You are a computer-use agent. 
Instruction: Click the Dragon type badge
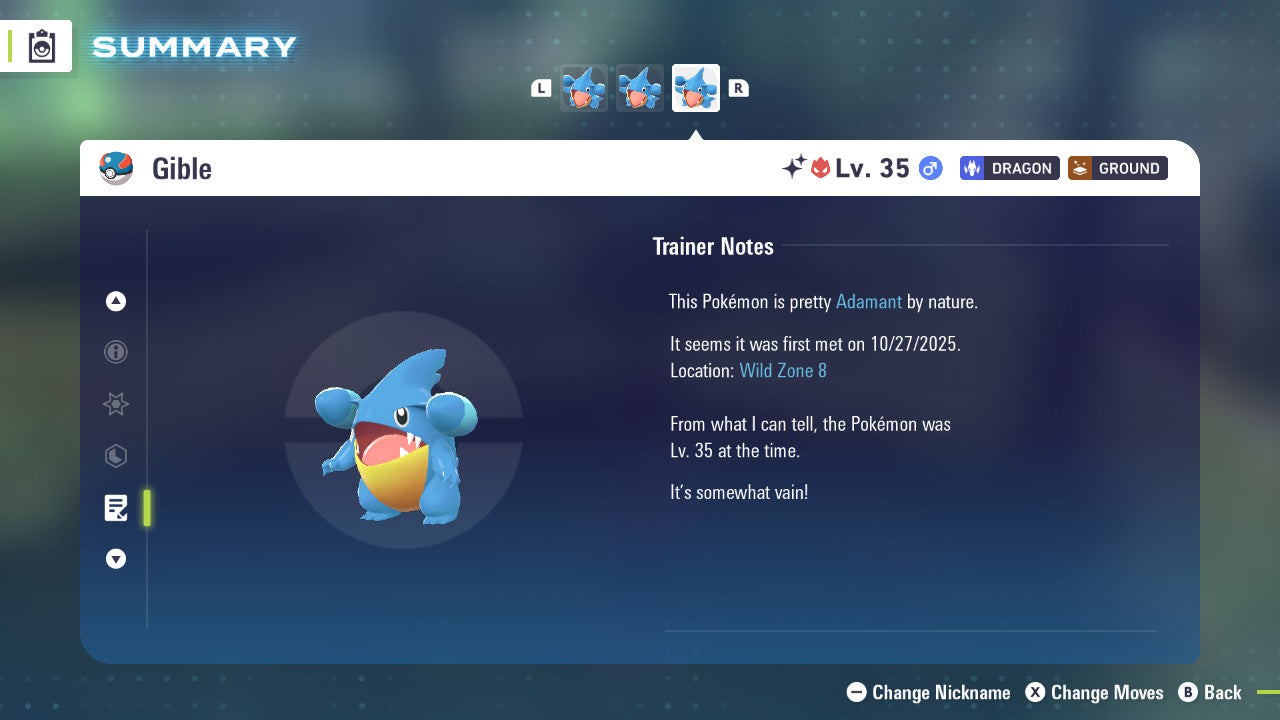pyautogui.click(x=1009, y=168)
